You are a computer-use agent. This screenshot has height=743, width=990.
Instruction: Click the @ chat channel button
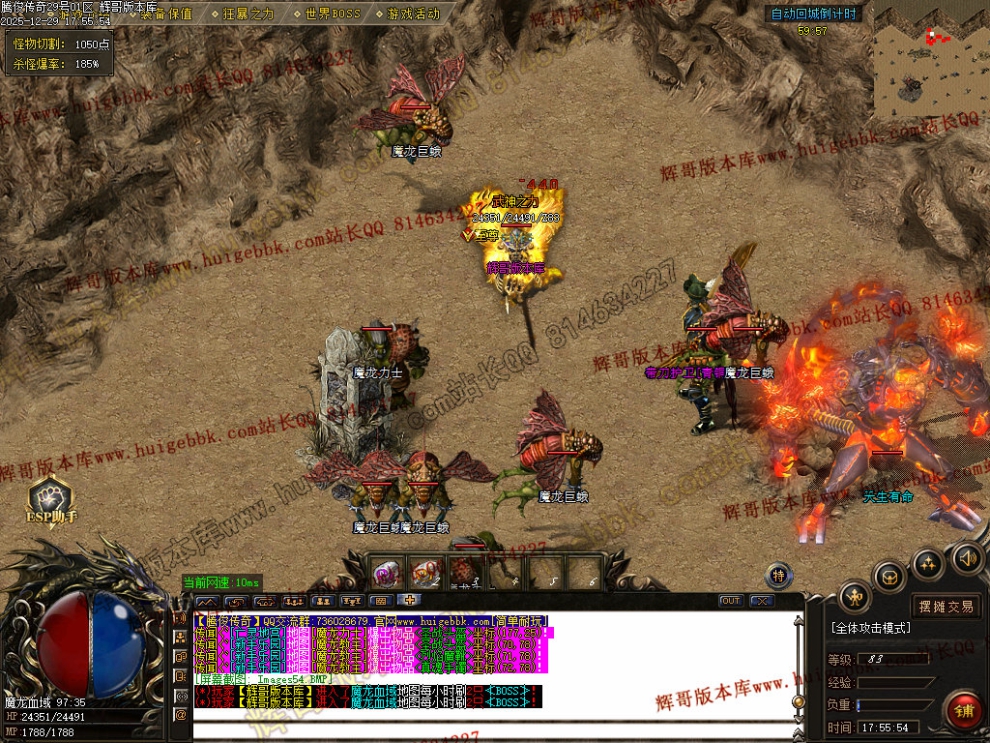(x=181, y=715)
